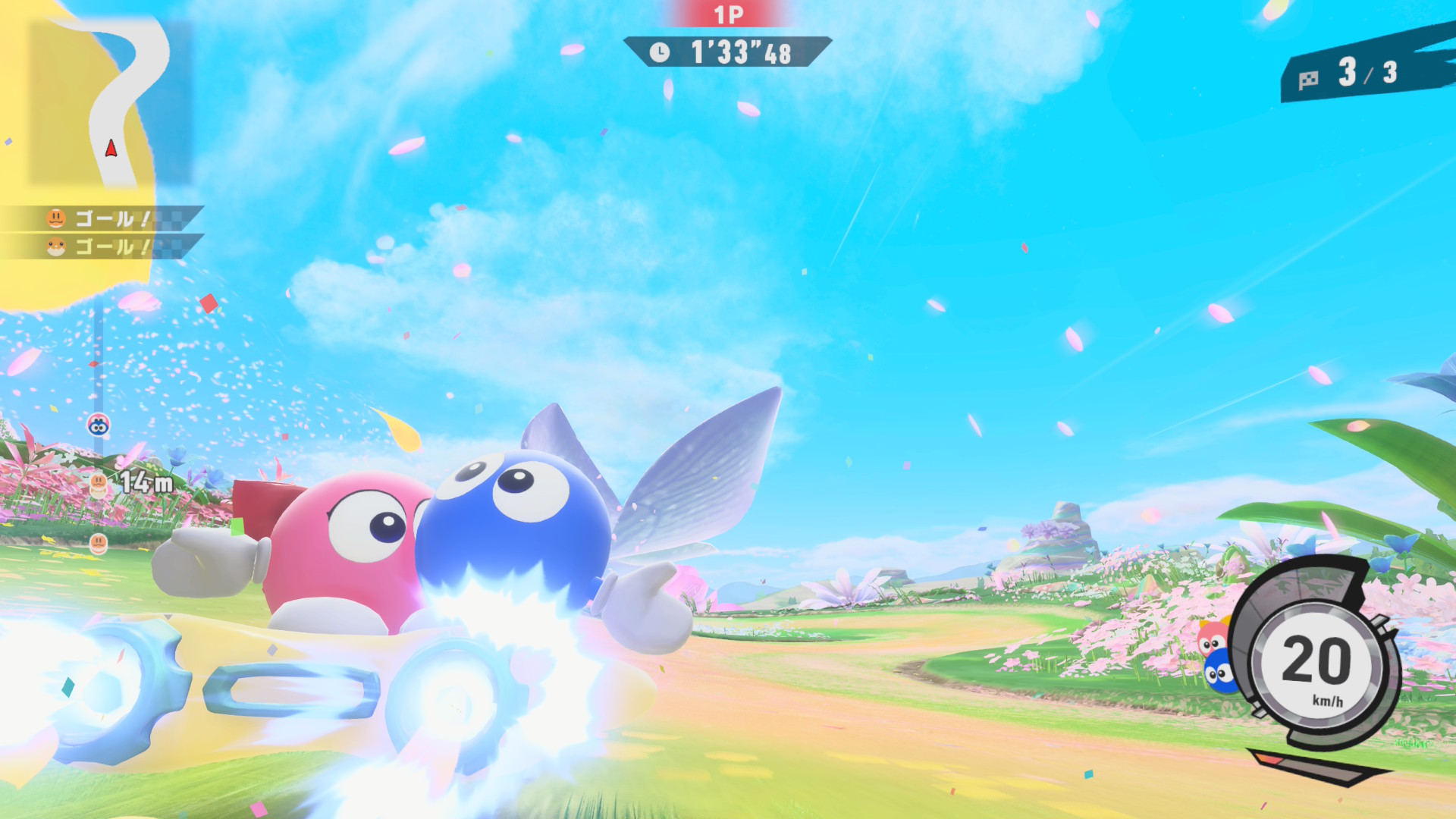1456x819 pixels.
Task: Click the red and blue character icon by the speedometer
Action: click(x=1216, y=656)
